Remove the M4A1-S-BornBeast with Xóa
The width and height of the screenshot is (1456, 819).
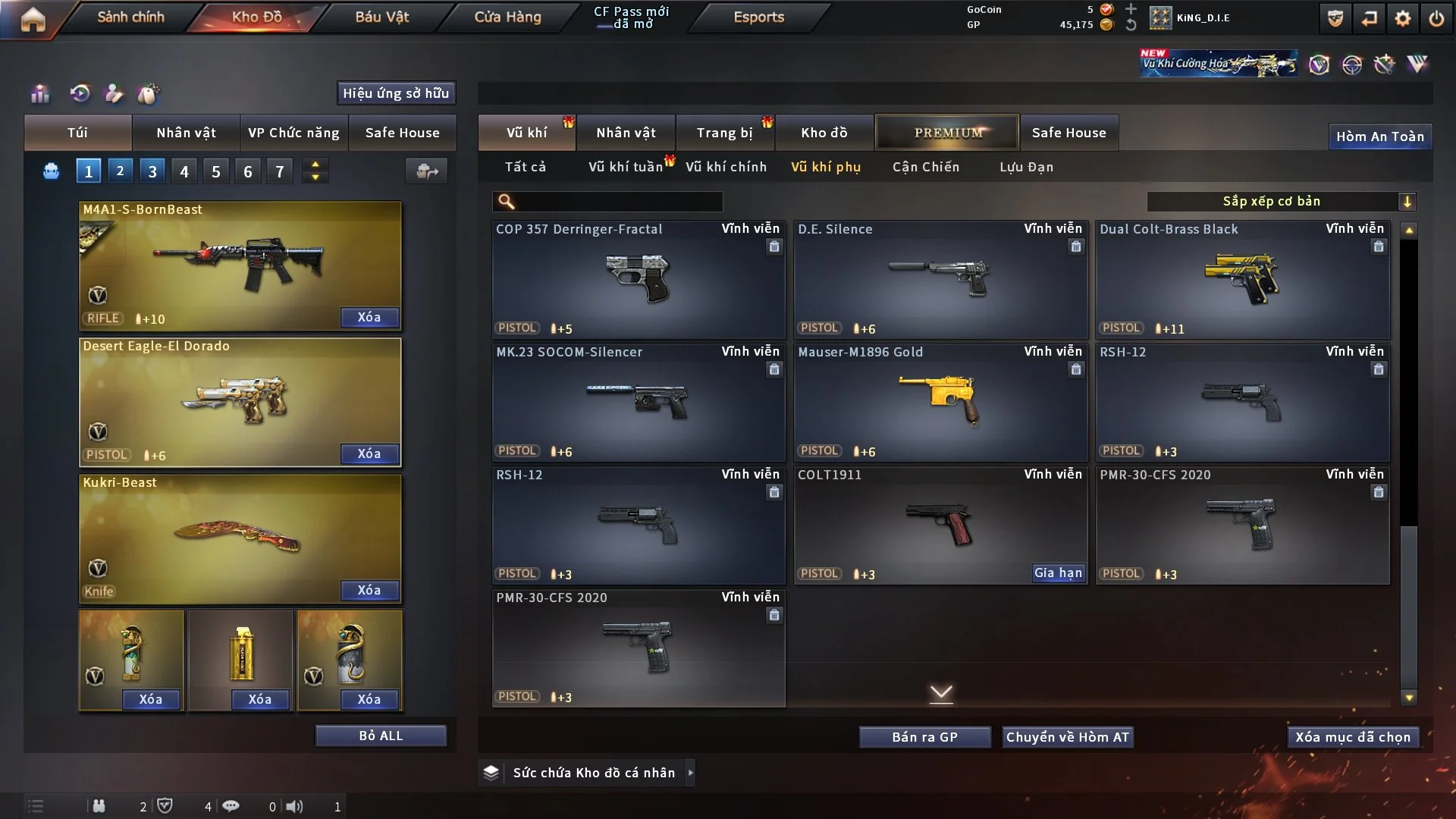pos(369,317)
